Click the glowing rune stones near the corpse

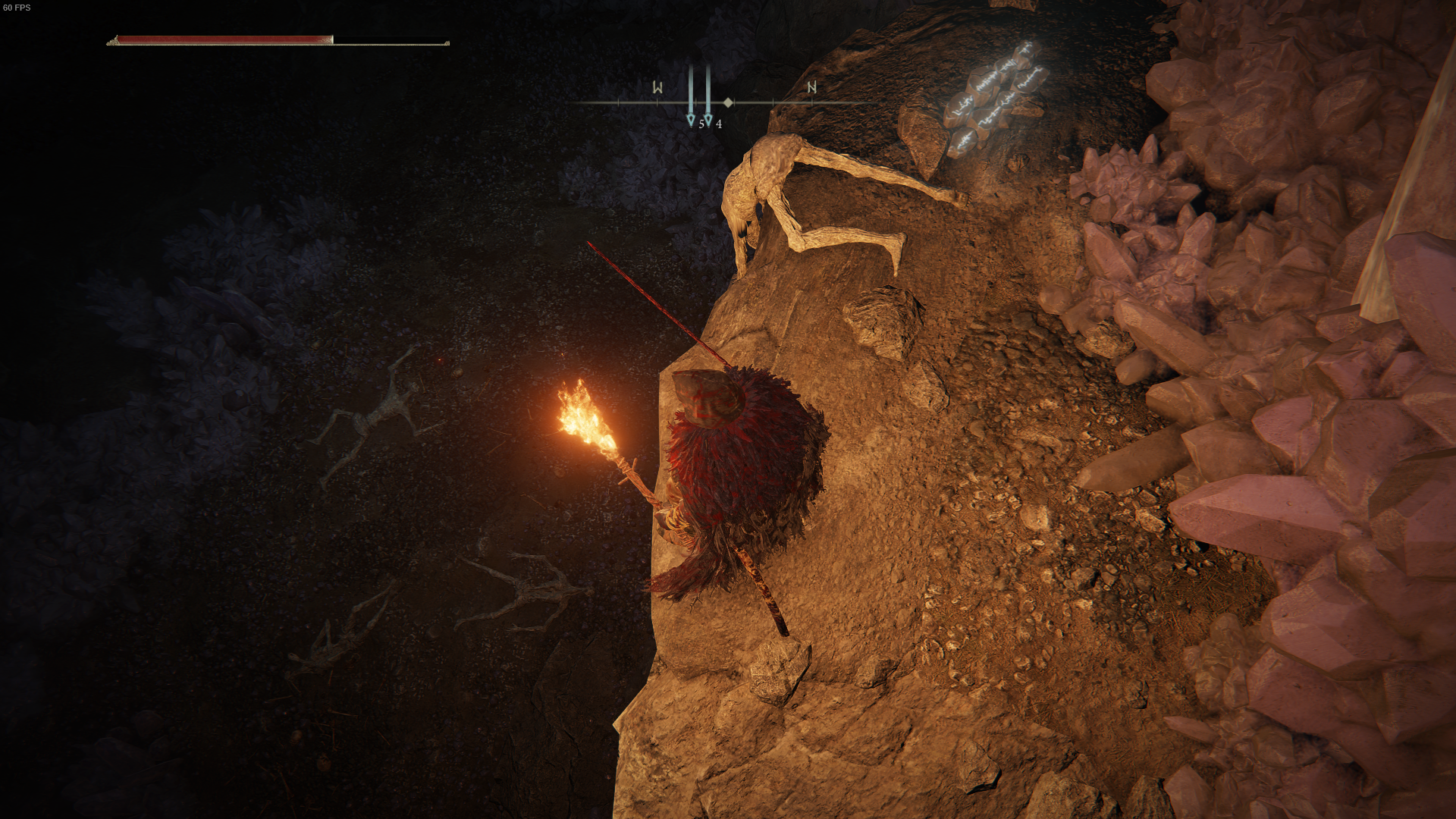(x=993, y=91)
